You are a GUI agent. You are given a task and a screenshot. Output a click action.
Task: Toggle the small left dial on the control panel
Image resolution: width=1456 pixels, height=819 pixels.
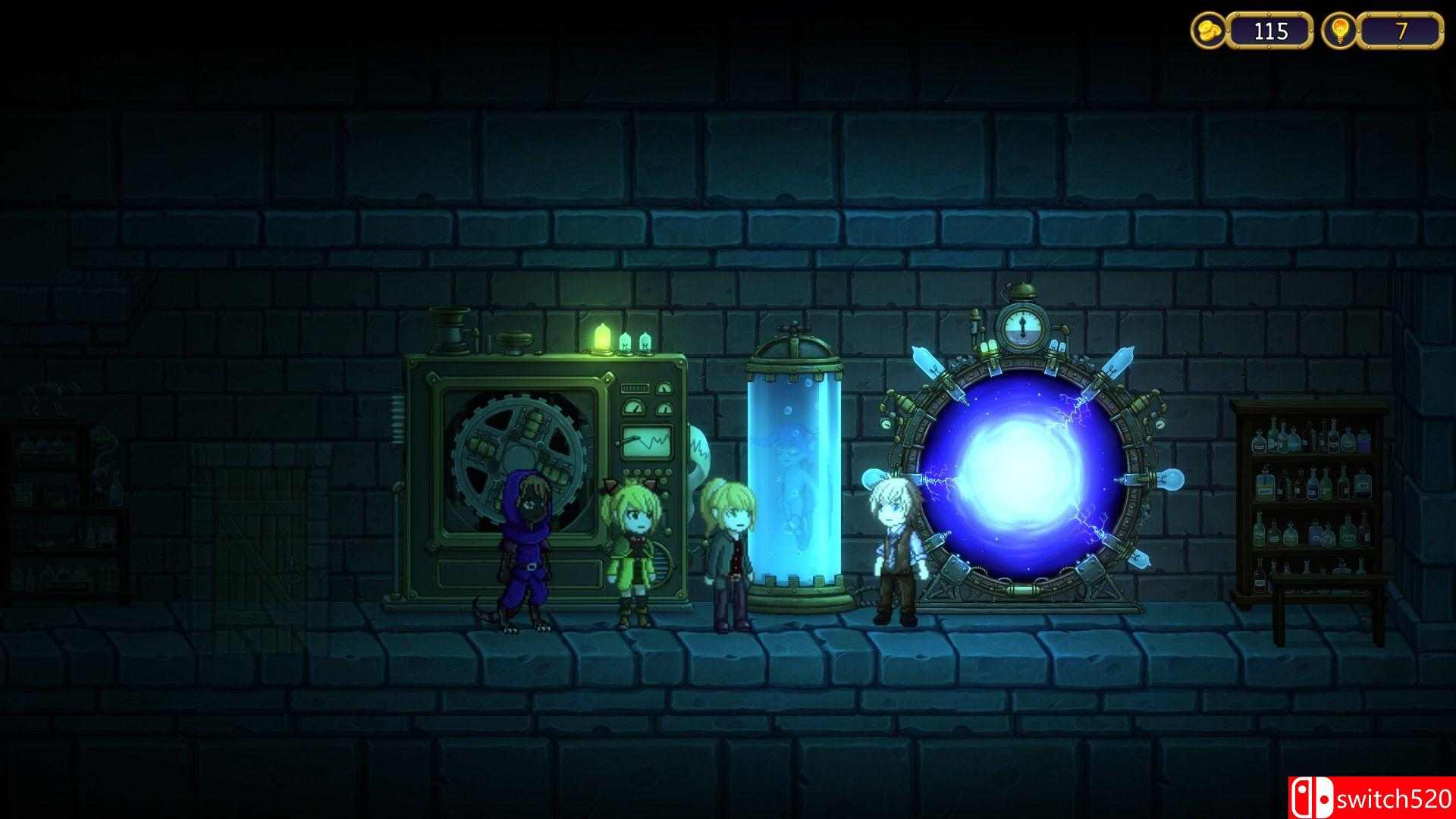tap(632, 407)
